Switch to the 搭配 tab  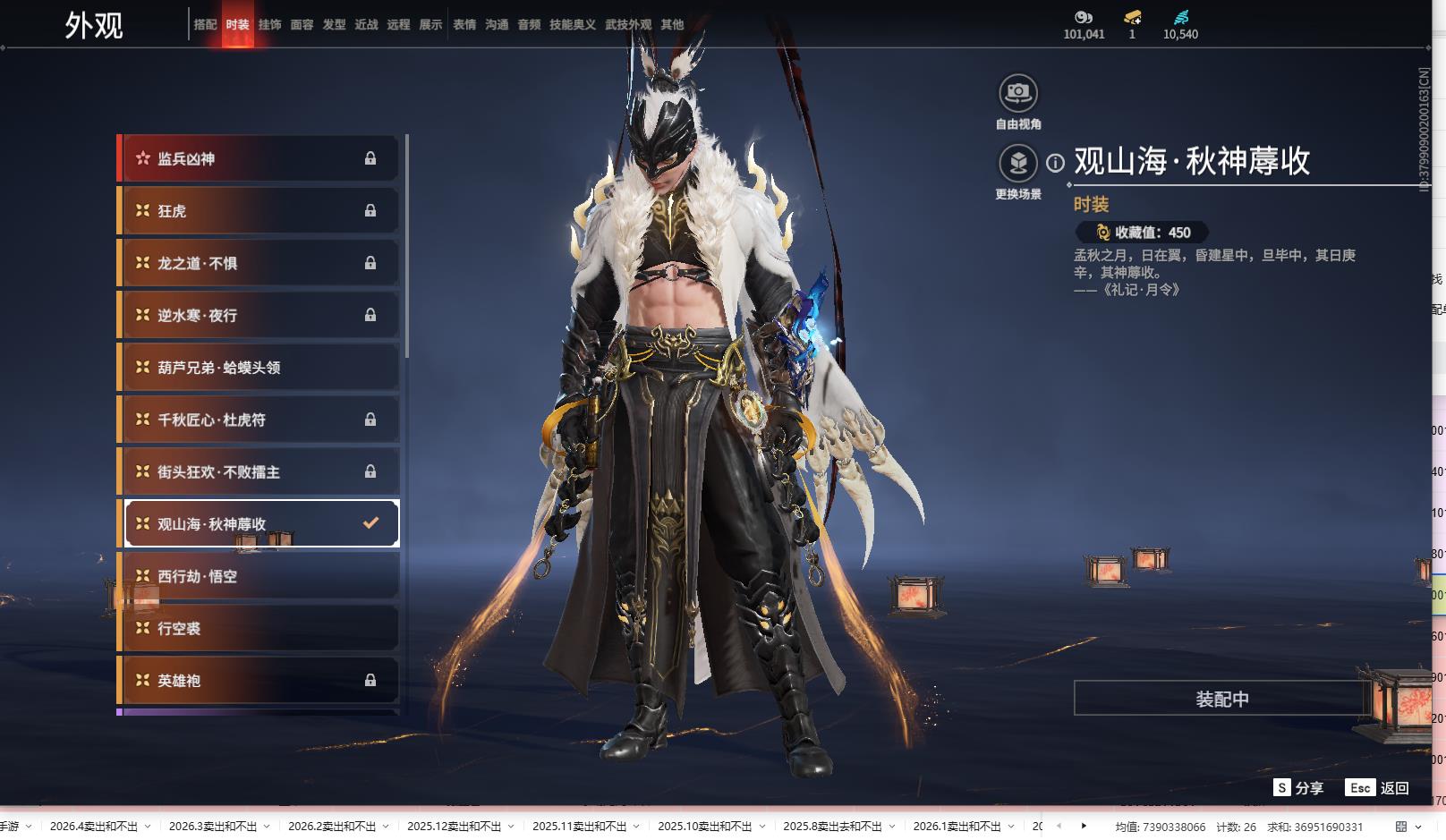205,24
